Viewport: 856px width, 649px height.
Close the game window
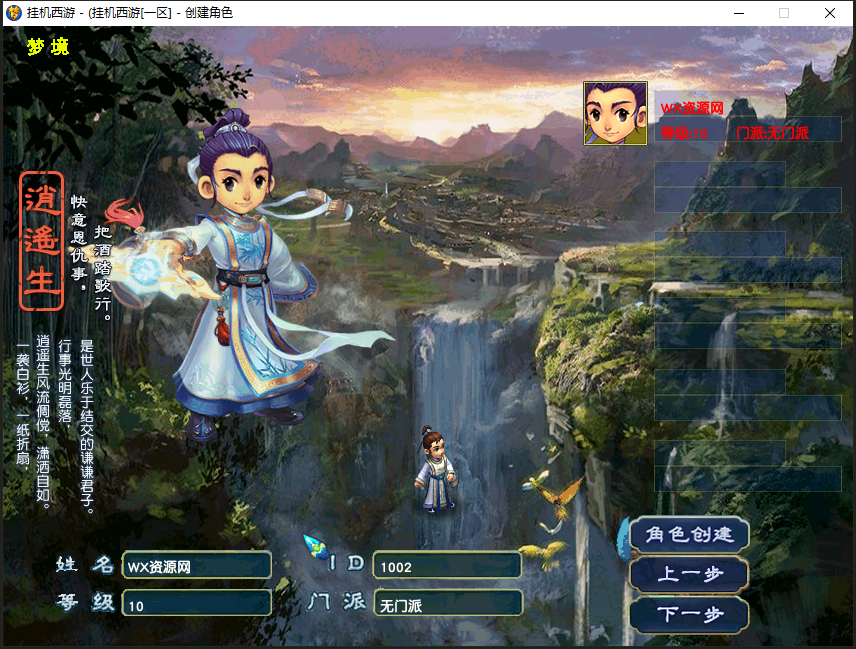830,13
